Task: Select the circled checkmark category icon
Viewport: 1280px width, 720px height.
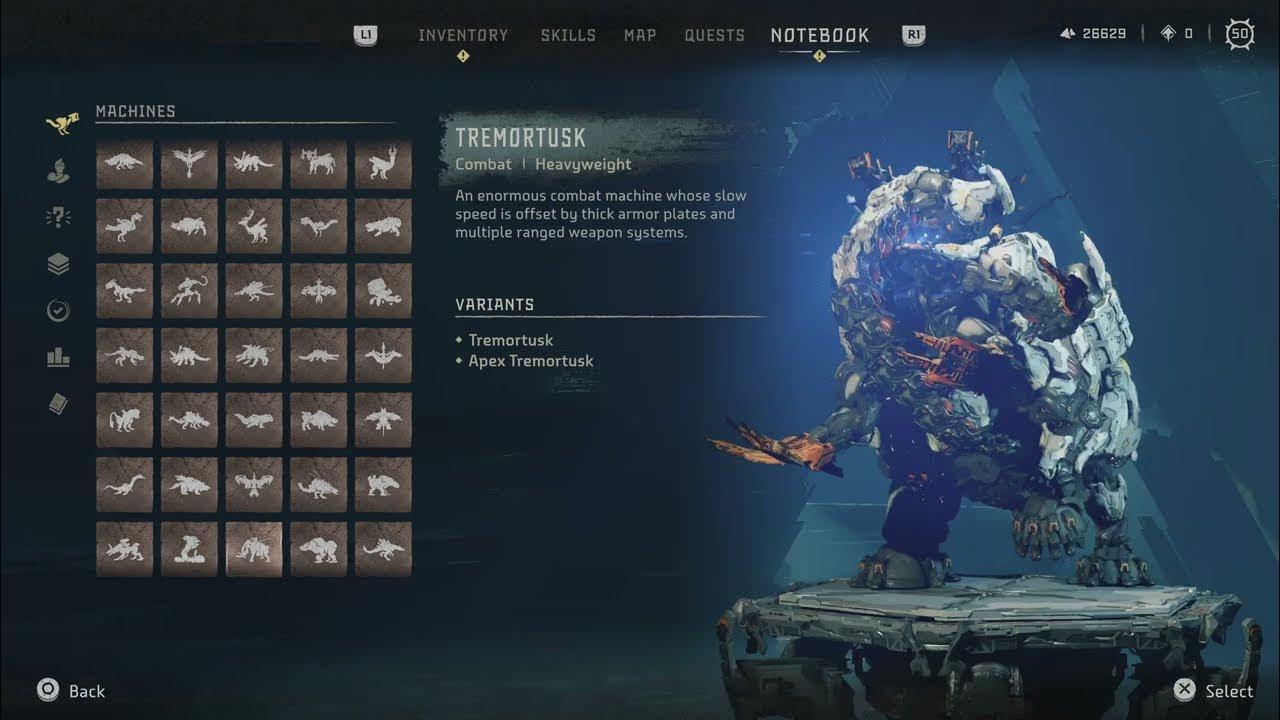Action: (59, 311)
